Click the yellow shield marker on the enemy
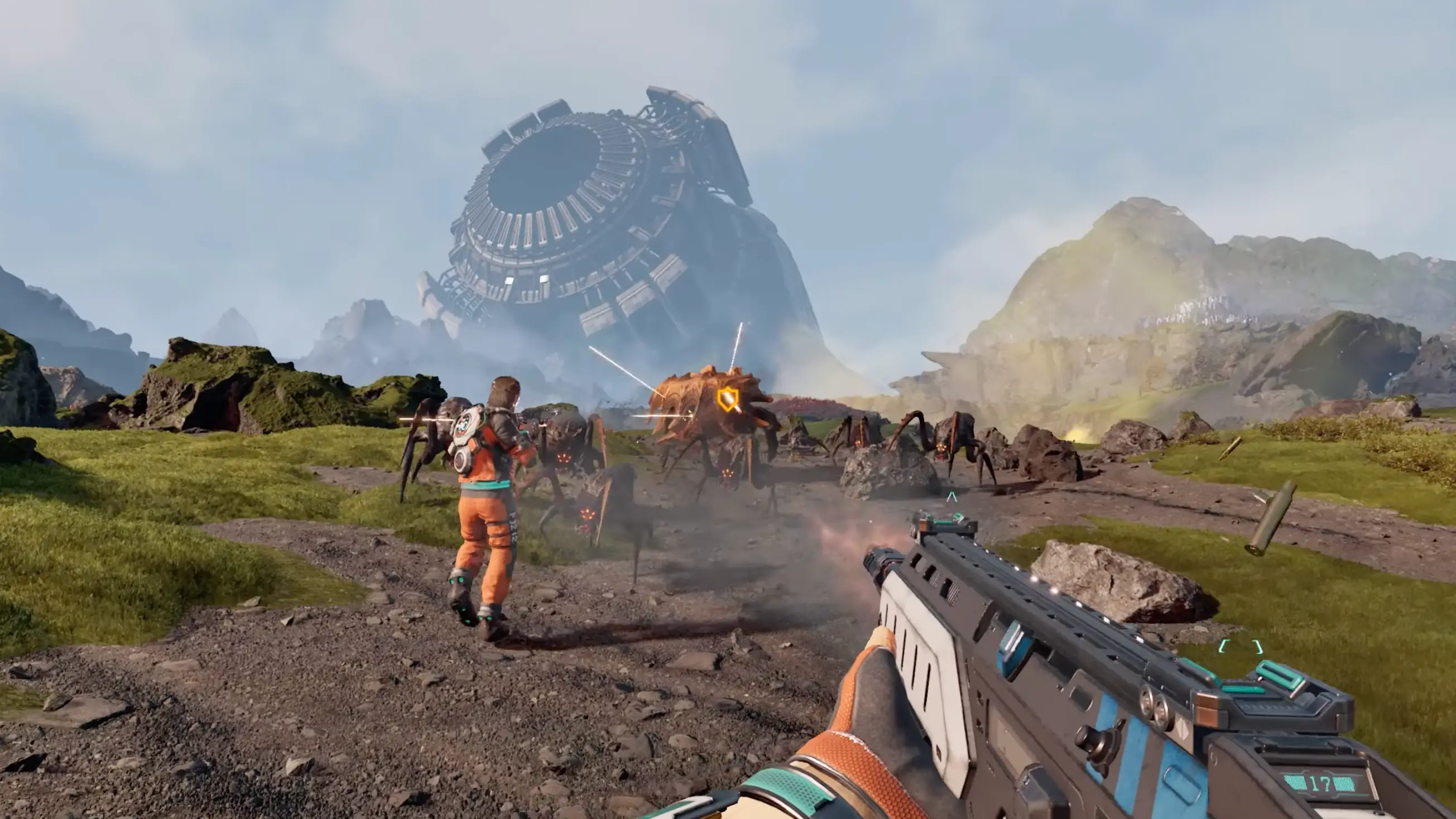 726,399
